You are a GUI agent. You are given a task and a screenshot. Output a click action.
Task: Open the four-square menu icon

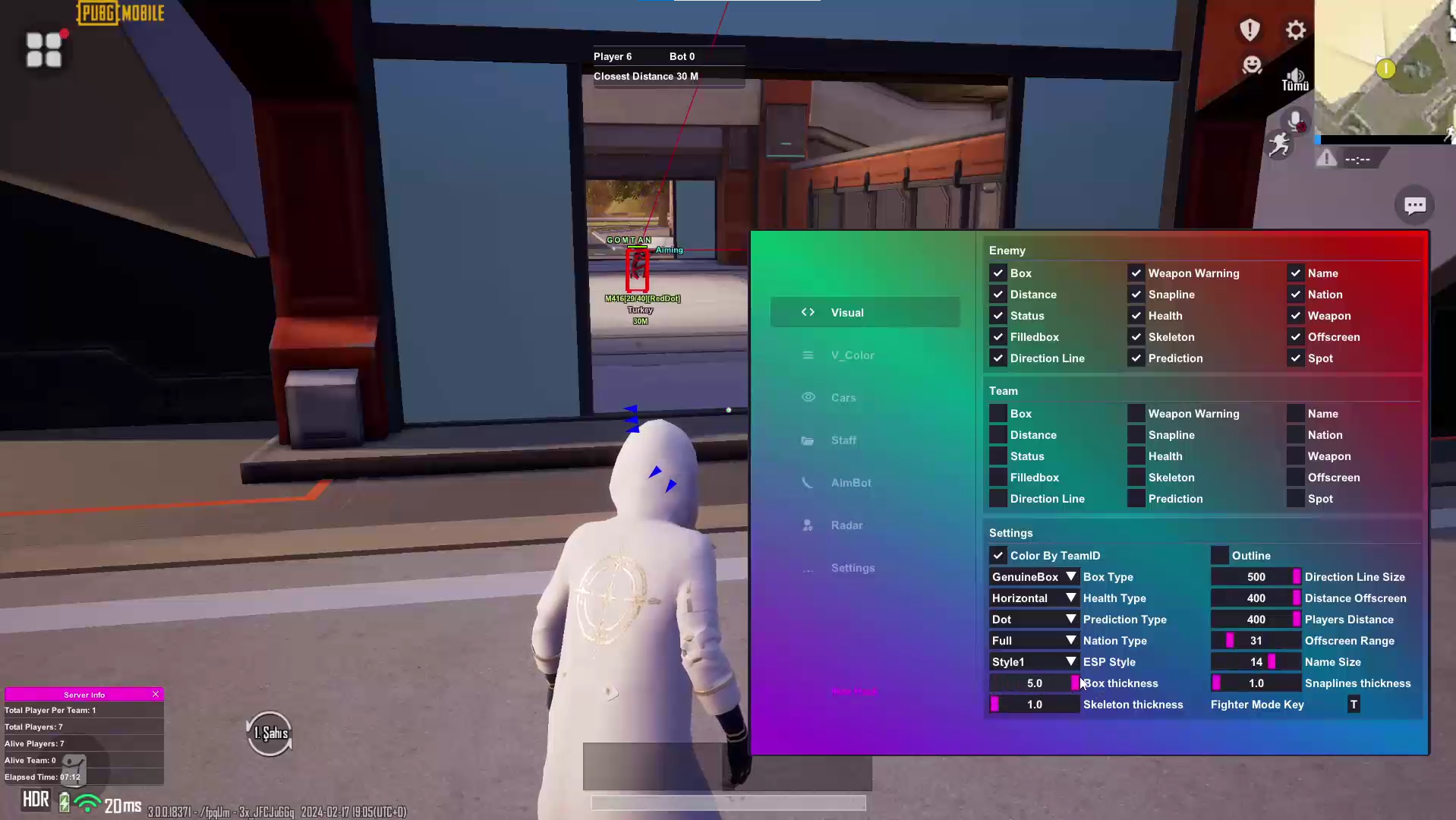(44, 50)
